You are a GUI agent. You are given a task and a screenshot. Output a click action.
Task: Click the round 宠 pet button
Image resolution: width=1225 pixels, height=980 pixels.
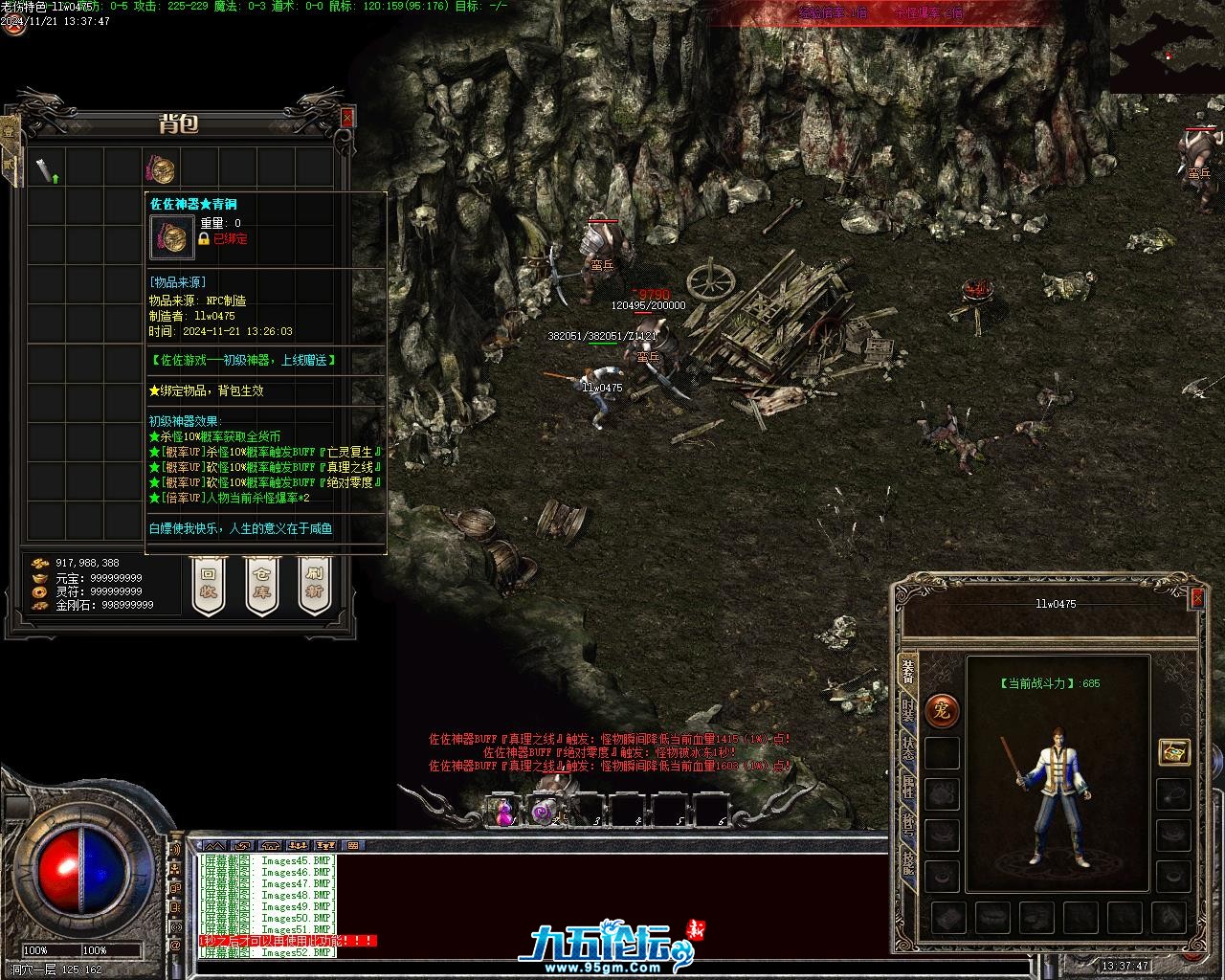(x=942, y=710)
